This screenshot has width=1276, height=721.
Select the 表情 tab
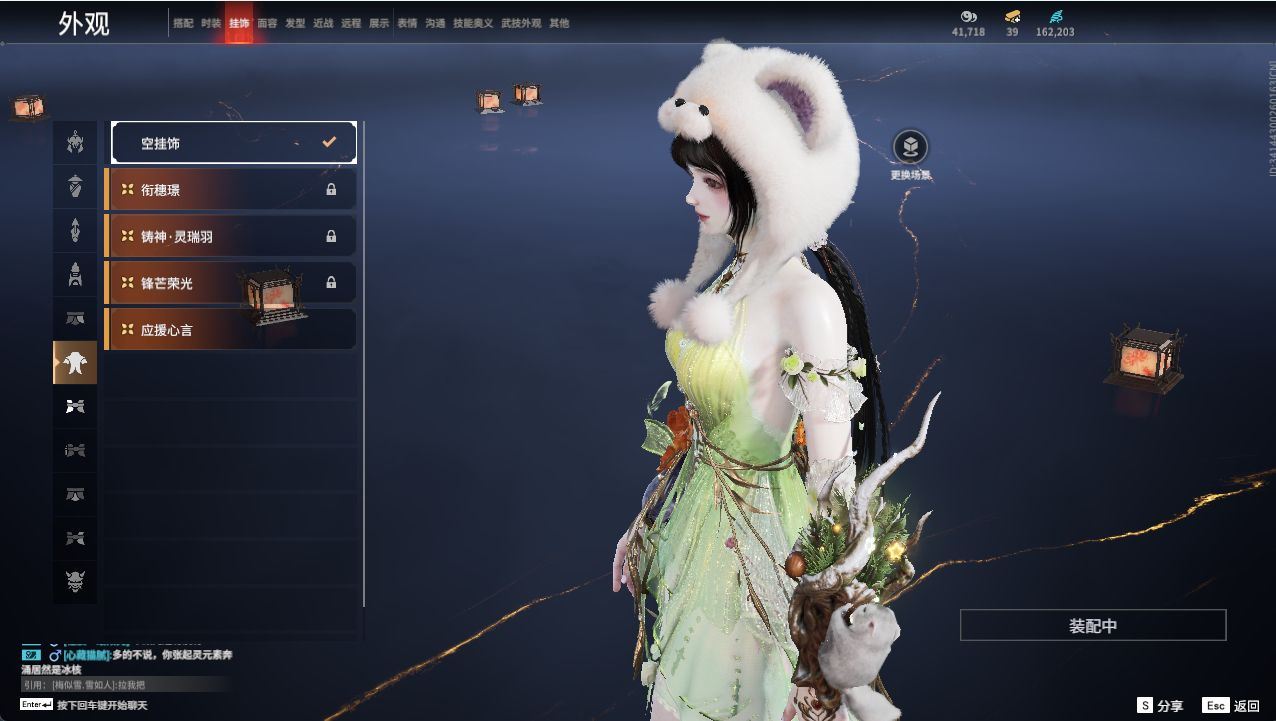pyautogui.click(x=407, y=23)
